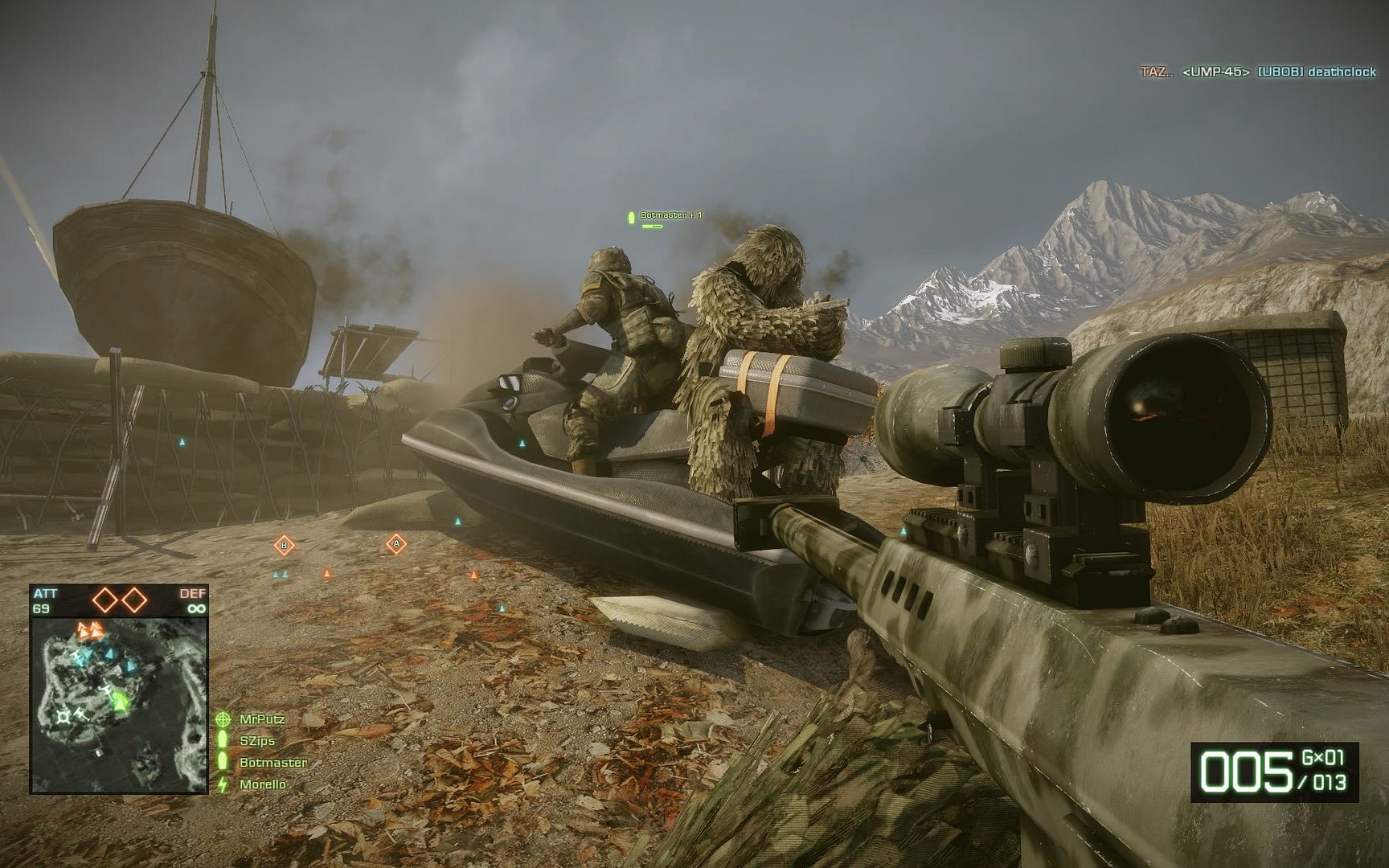Screen dimensions: 1389x868
Task: Pick Botmaster from the squad list
Action: [273, 763]
